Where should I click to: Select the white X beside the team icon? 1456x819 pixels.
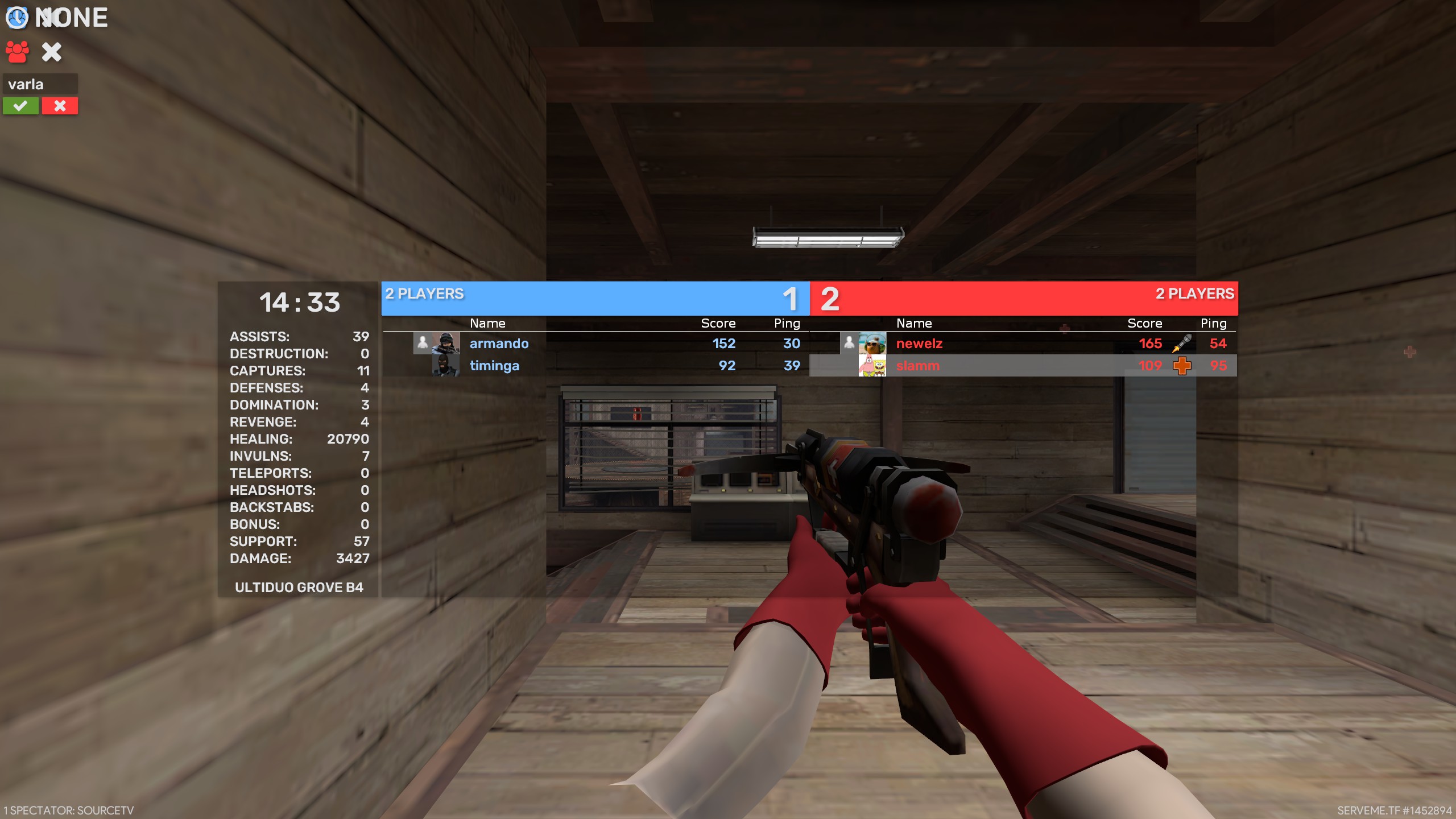[52, 52]
